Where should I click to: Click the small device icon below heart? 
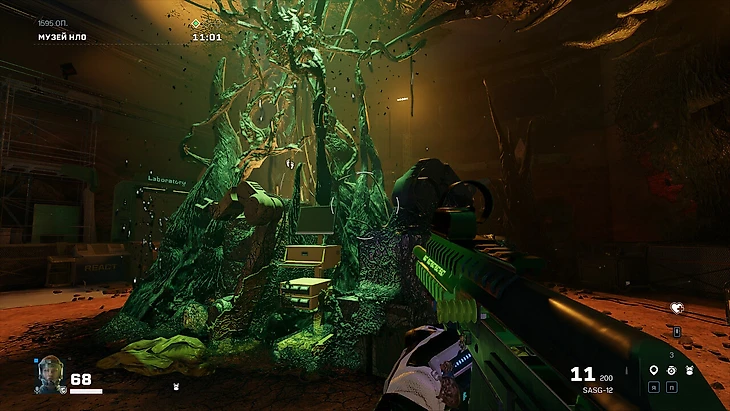pyautogui.click(x=677, y=331)
